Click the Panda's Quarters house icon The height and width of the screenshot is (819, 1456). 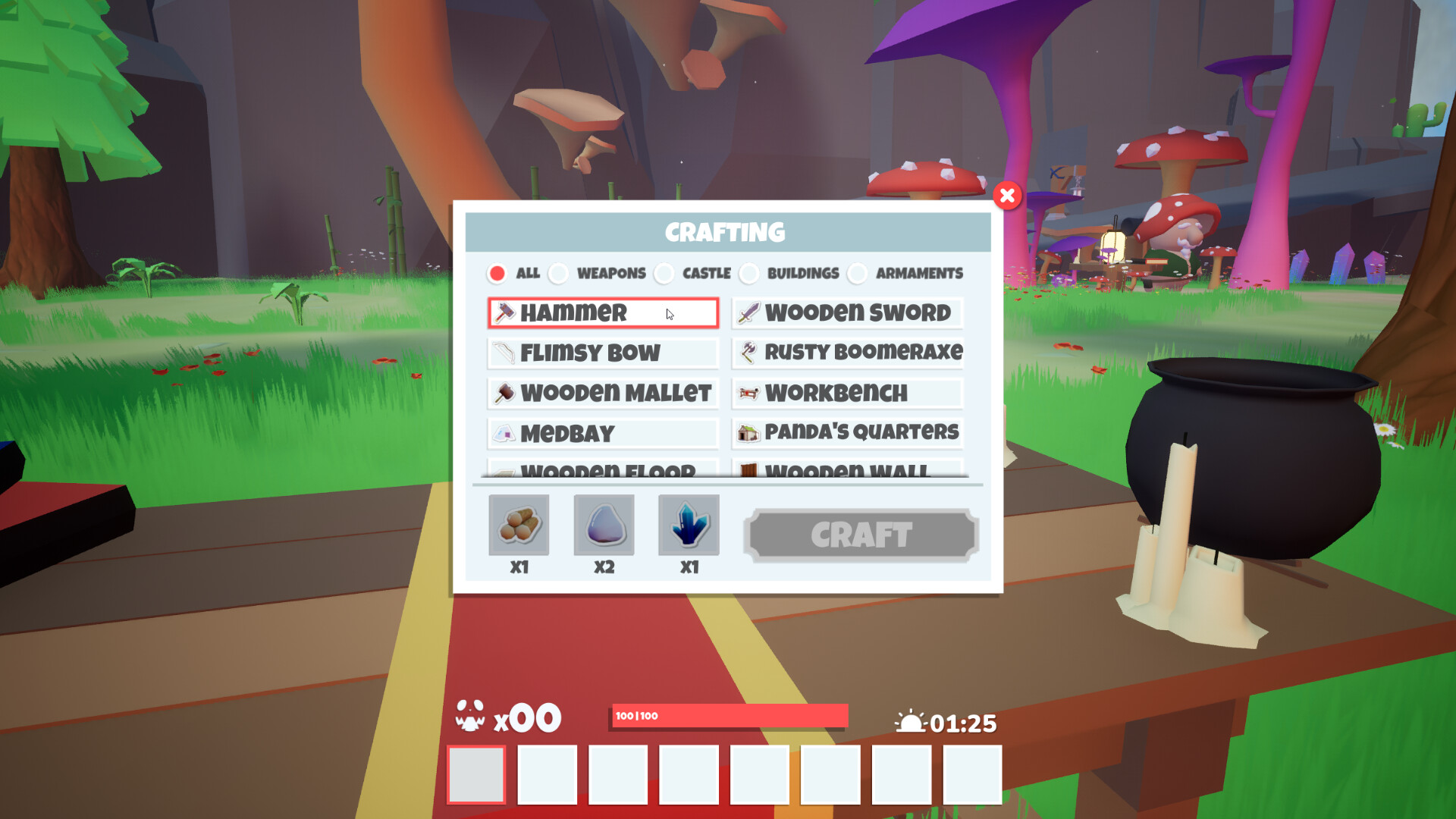point(748,432)
